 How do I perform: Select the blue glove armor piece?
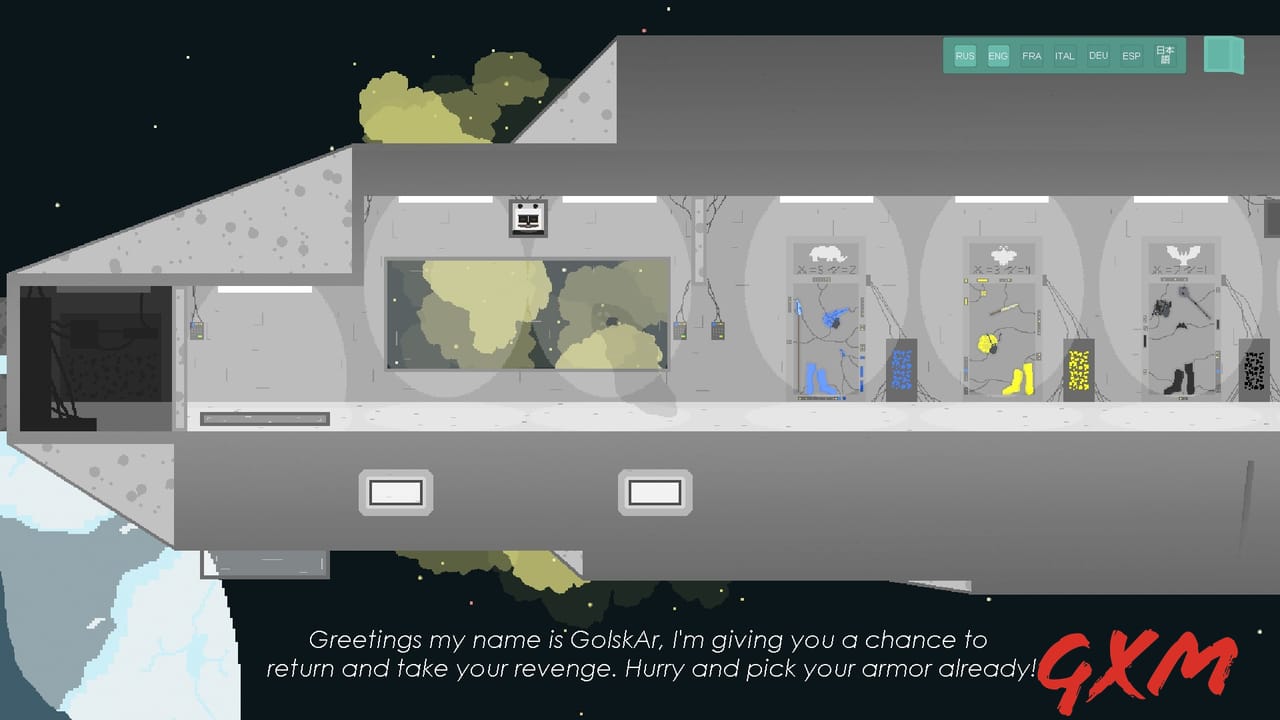[835, 315]
